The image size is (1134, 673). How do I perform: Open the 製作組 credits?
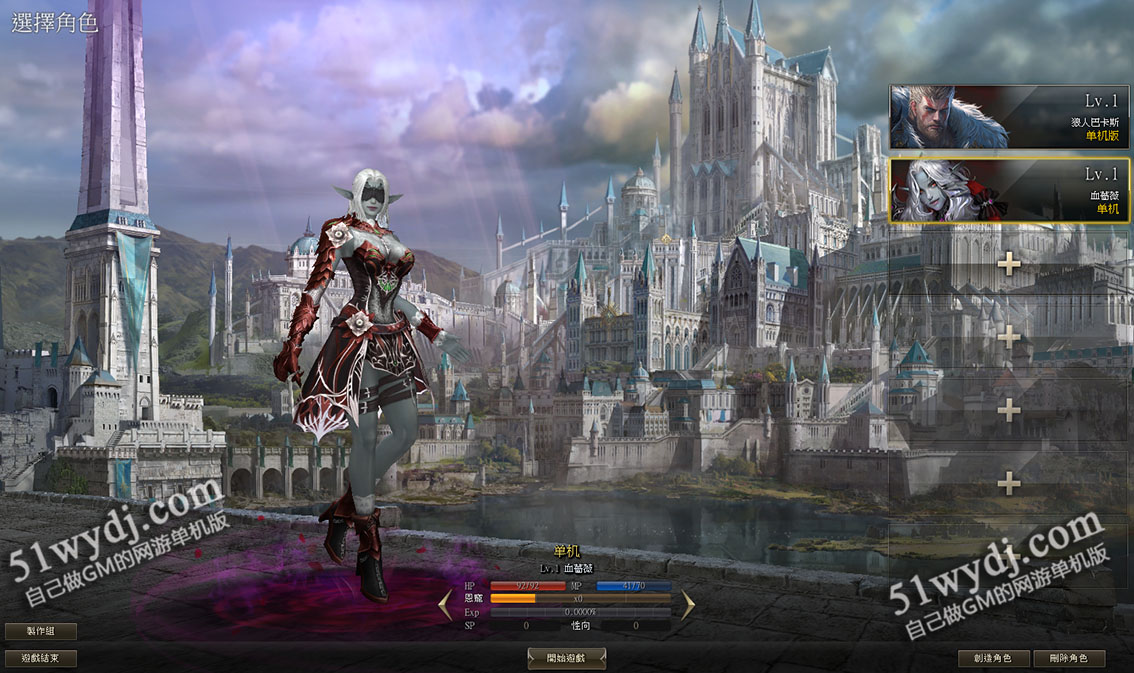pyautogui.click(x=41, y=631)
